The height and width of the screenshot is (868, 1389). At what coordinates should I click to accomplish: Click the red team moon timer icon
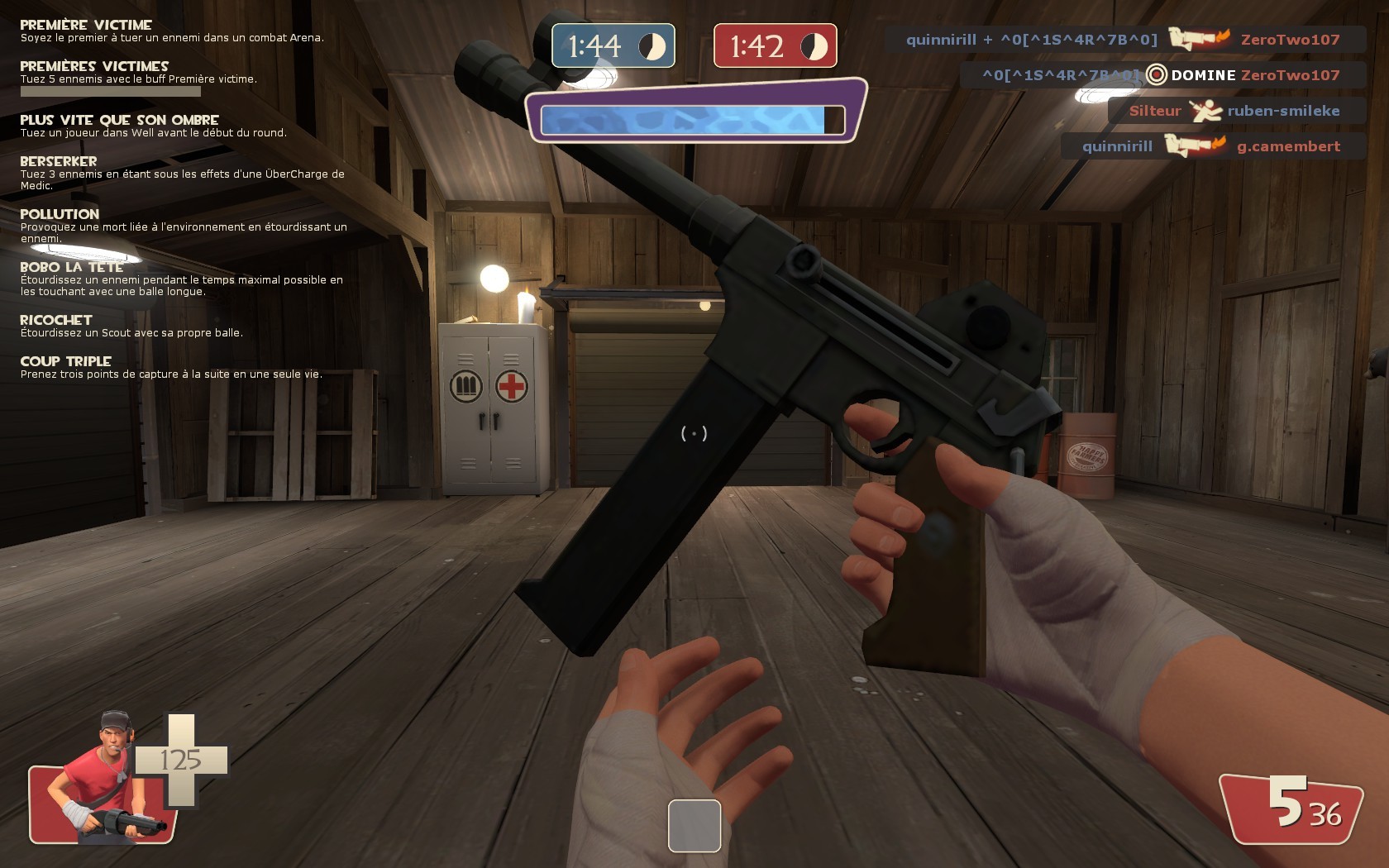click(x=814, y=46)
